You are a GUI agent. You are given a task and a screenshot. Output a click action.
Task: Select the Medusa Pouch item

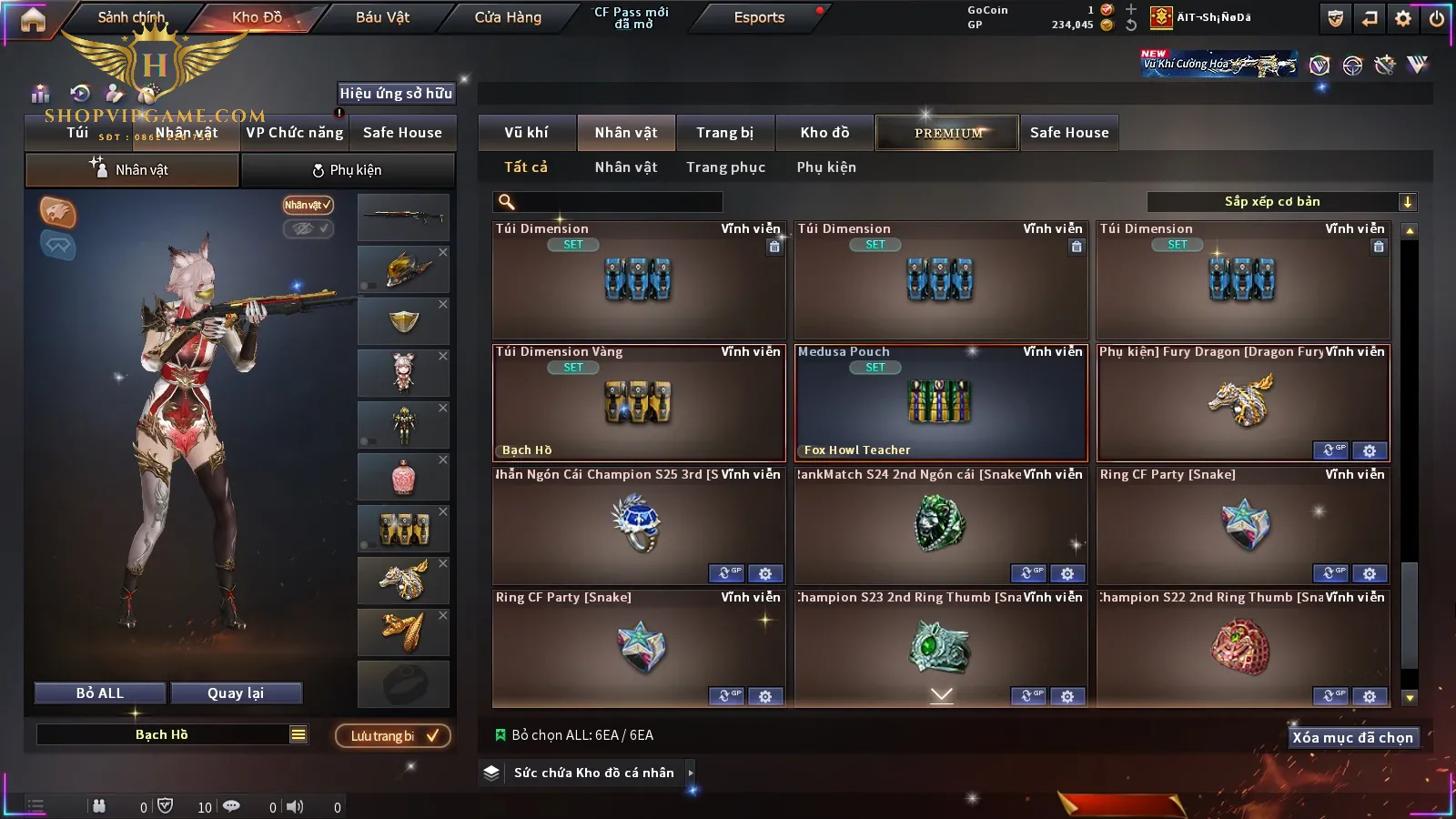(x=941, y=403)
